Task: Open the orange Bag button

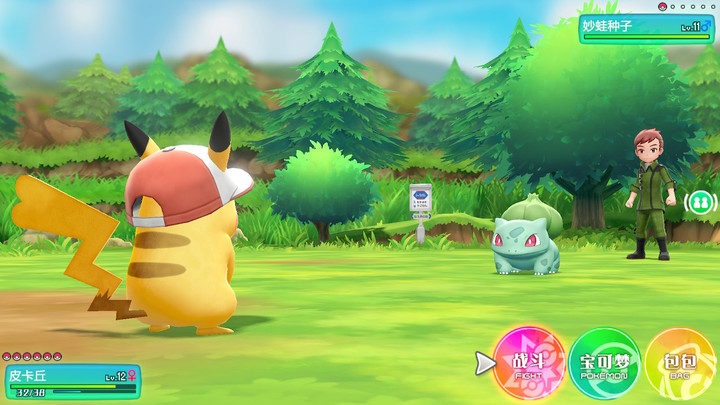Action: click(680, 363)
